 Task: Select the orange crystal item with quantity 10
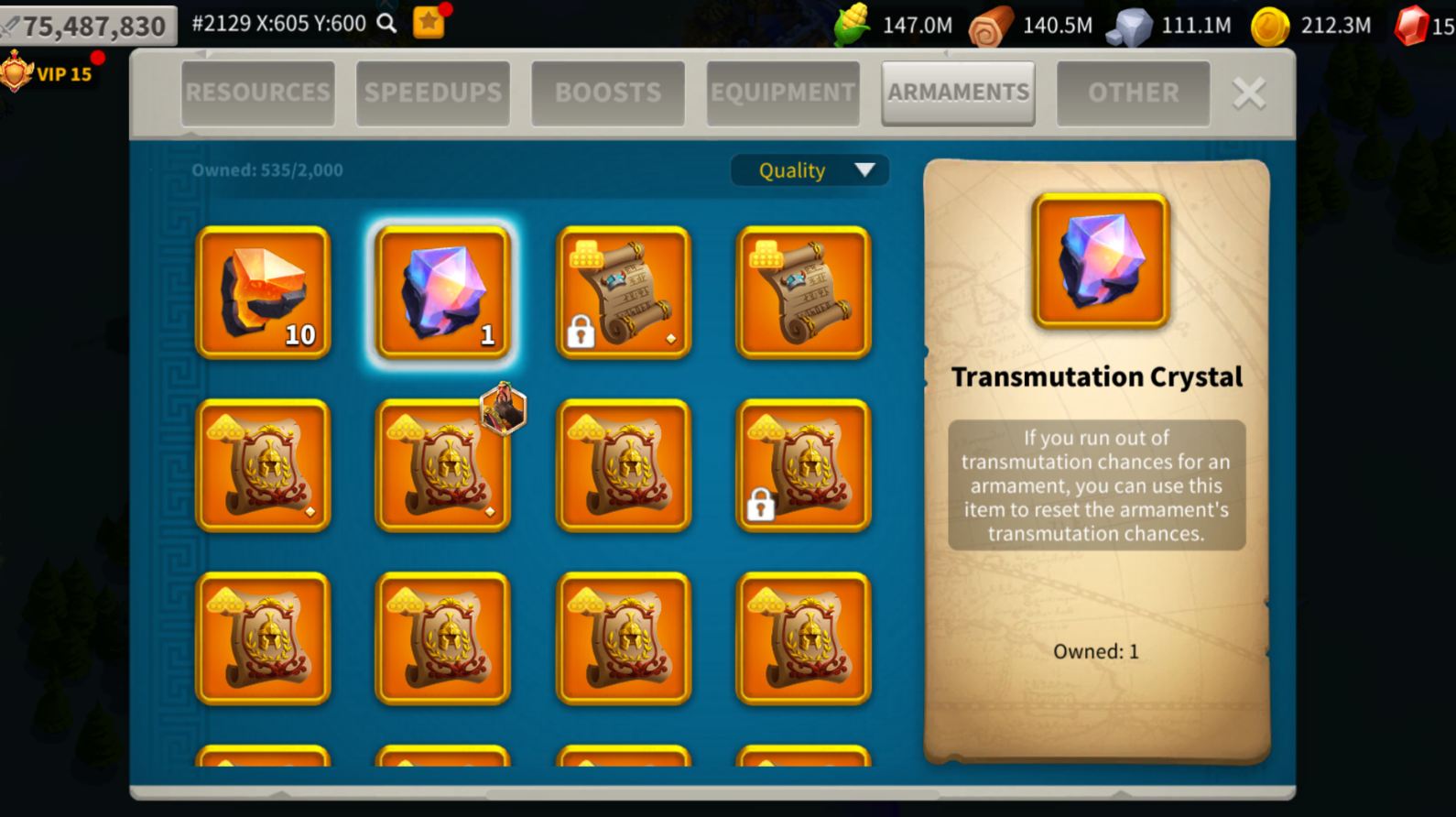[x=263, y=291]
